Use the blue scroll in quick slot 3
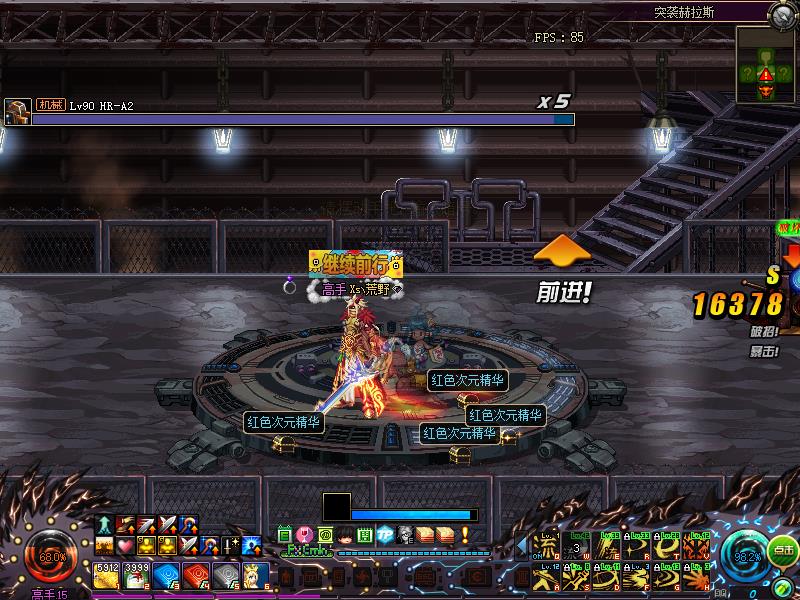800x600 pixels. 167,574
